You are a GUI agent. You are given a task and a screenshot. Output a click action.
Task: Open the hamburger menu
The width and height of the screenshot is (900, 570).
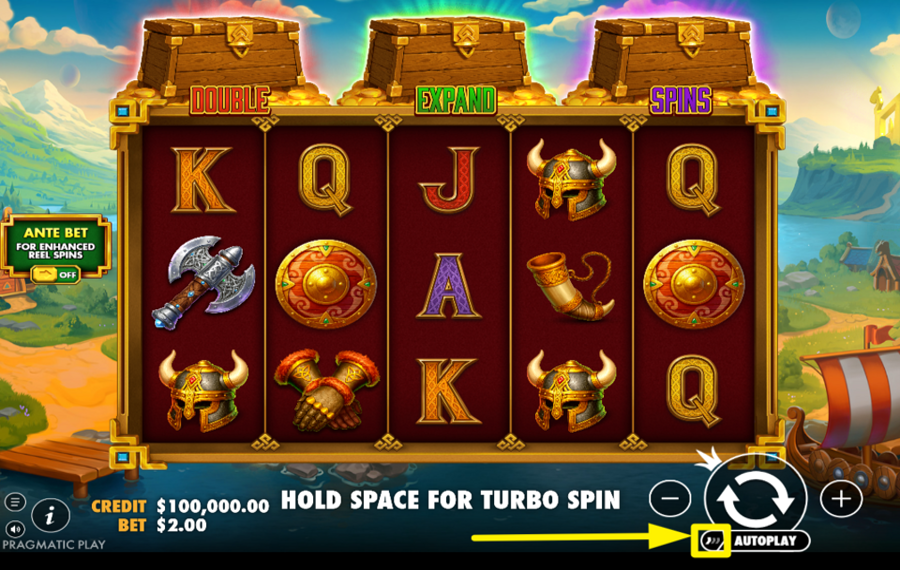pyautogui.click(x=15, y=502)
